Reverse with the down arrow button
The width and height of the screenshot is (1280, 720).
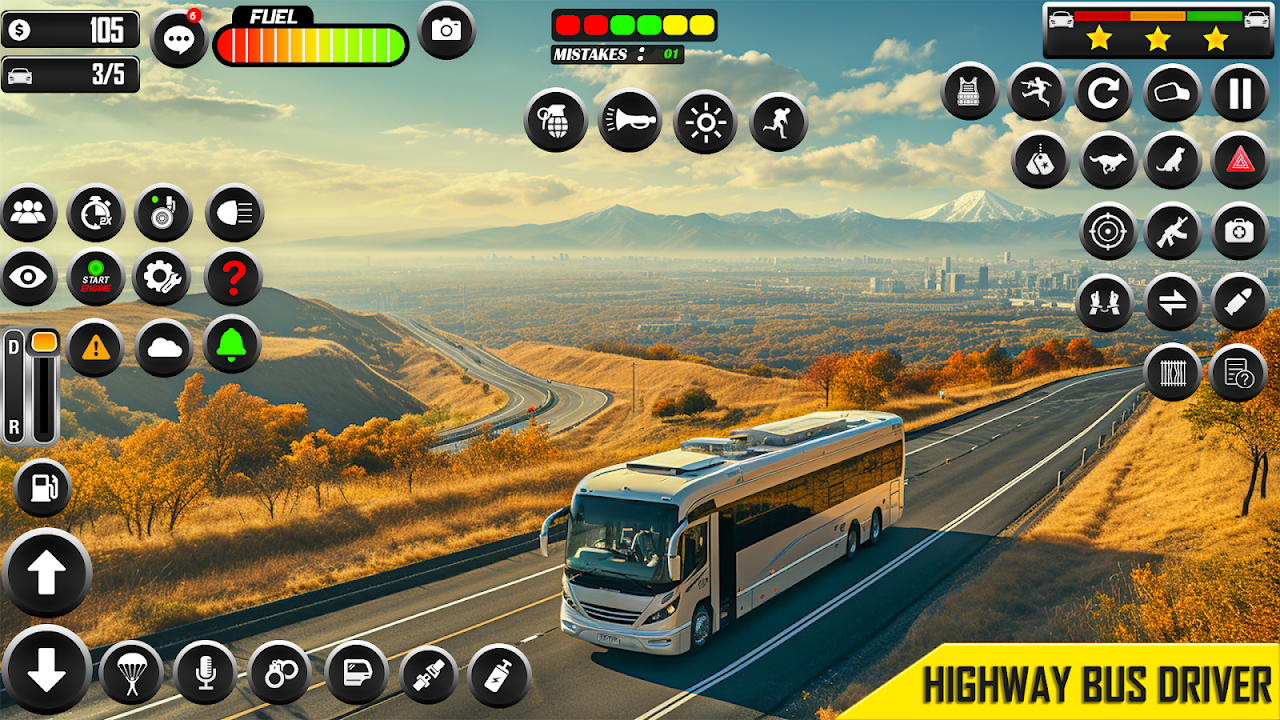(x=46, y=670)
